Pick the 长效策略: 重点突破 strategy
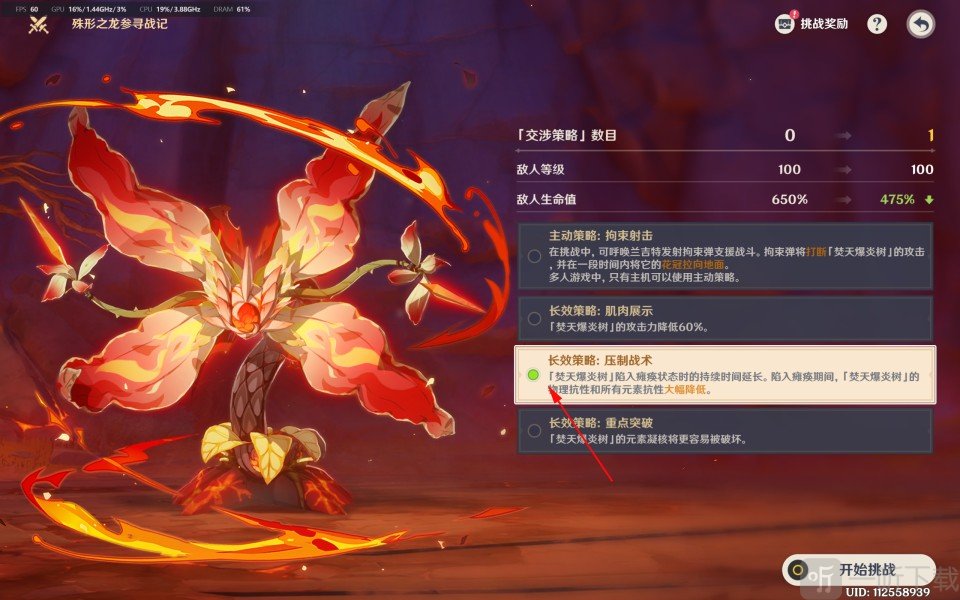The width and height of the screenshot is (960, 600). pos(725,431)
